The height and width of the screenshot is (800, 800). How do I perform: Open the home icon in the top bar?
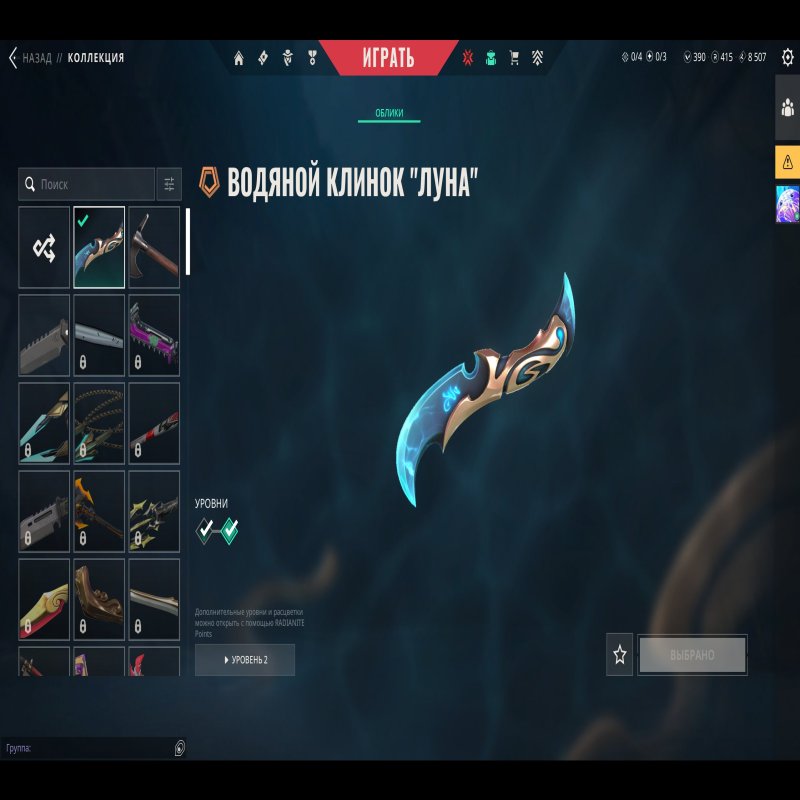click(239, 58)
